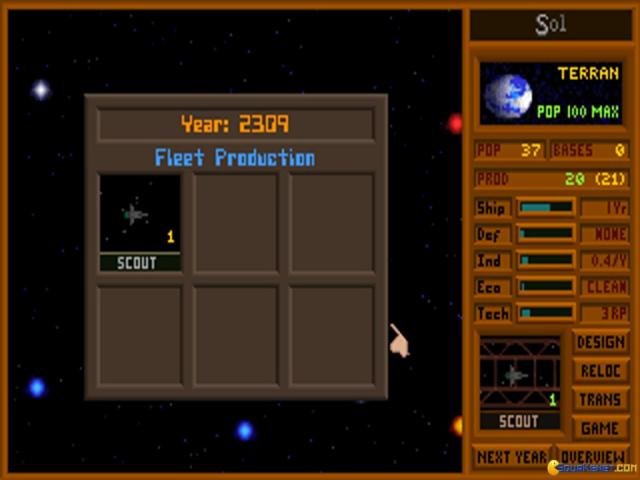Open the GAME options menu
The image size is (640, 480).
point(600,427)
